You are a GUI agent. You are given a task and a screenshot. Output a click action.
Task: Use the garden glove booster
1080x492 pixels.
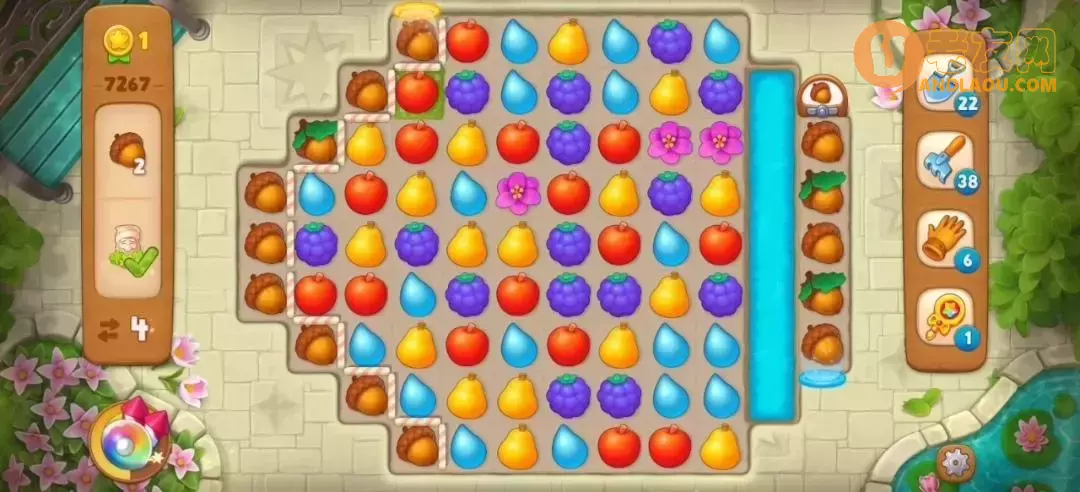943,238
